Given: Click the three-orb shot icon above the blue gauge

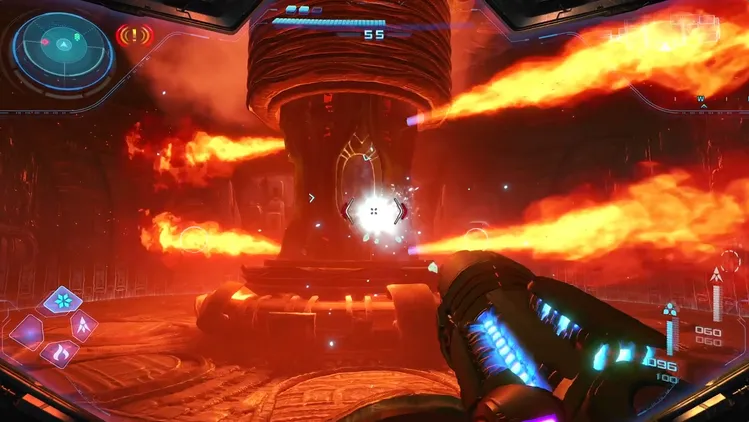Looking at the screenshot, I should click(x=670, y=309).
